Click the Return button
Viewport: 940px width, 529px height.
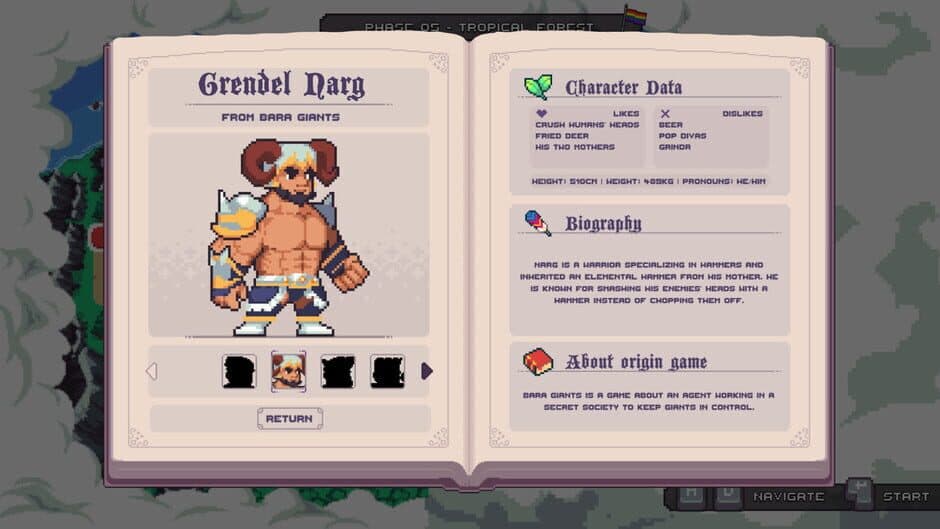coord(290,418)
